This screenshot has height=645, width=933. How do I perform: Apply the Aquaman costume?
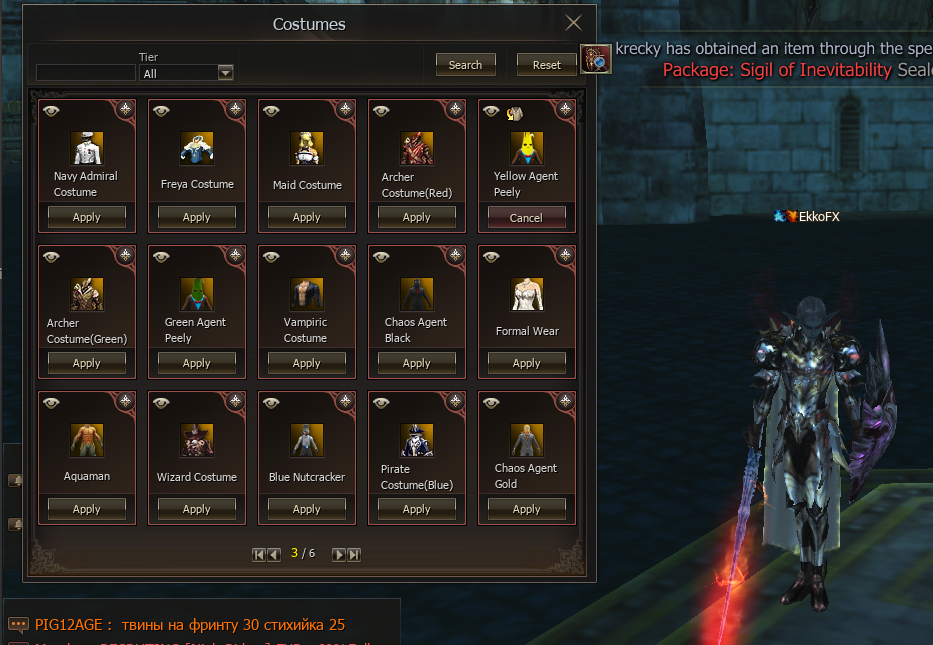(x=87, y=509)
